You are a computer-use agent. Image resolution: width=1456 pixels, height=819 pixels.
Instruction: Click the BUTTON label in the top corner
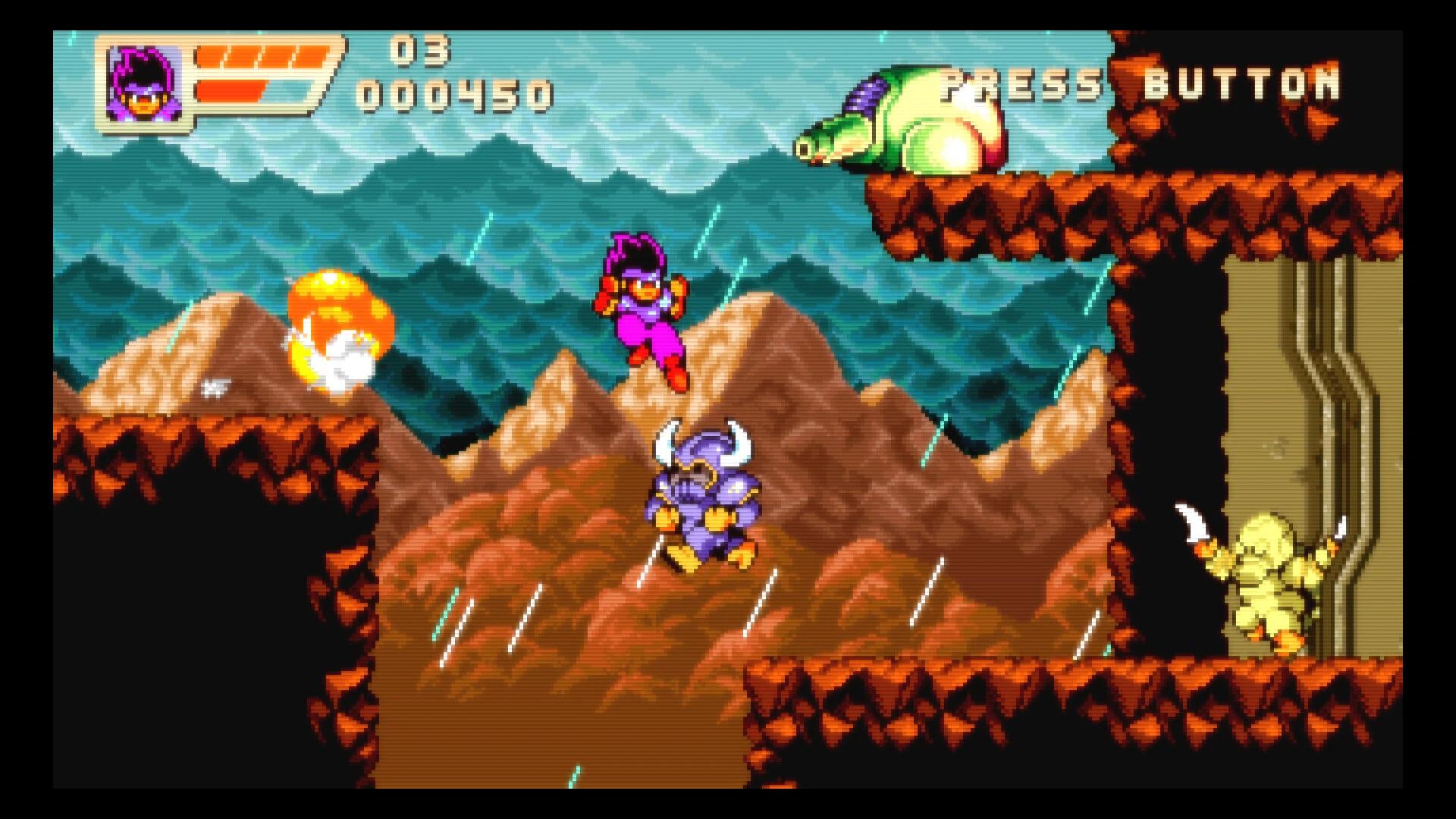point(1244,83)
